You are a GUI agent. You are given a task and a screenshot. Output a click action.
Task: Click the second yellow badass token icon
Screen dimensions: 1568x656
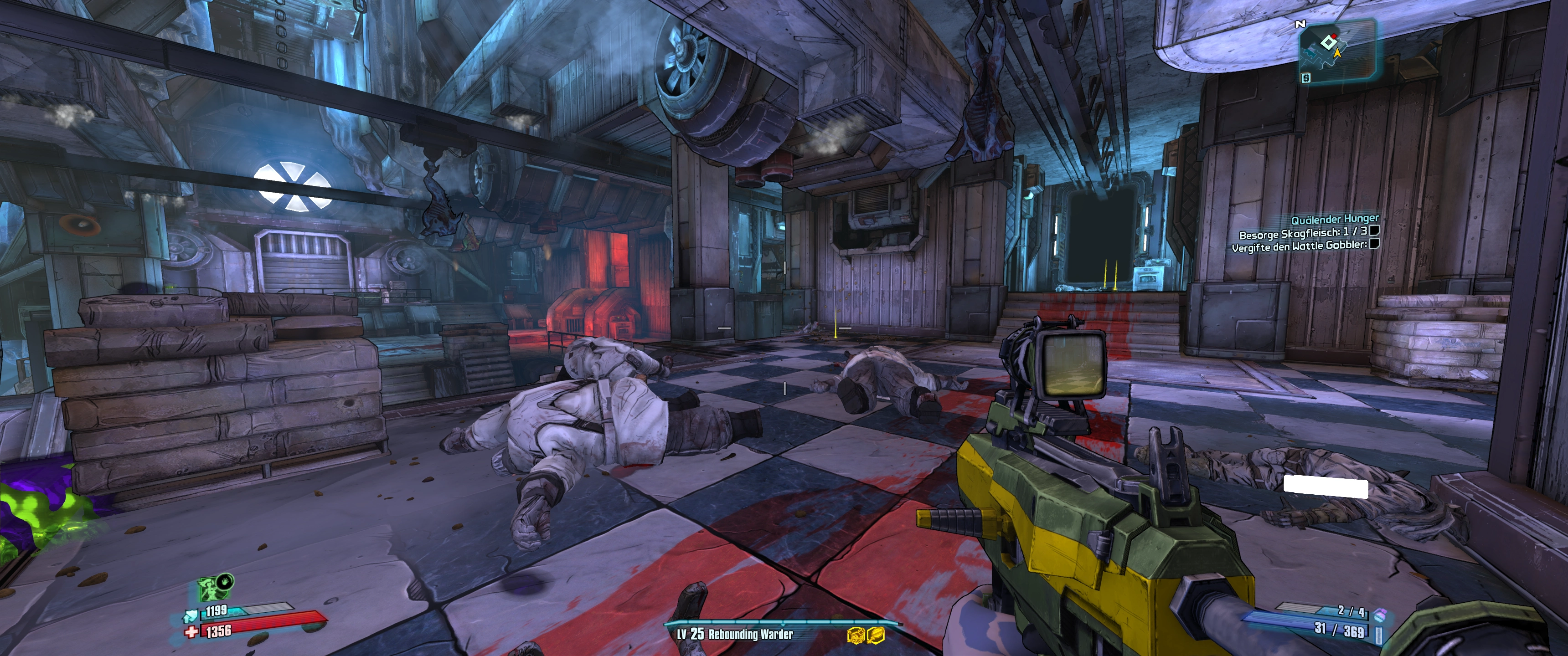pos(875,635)
